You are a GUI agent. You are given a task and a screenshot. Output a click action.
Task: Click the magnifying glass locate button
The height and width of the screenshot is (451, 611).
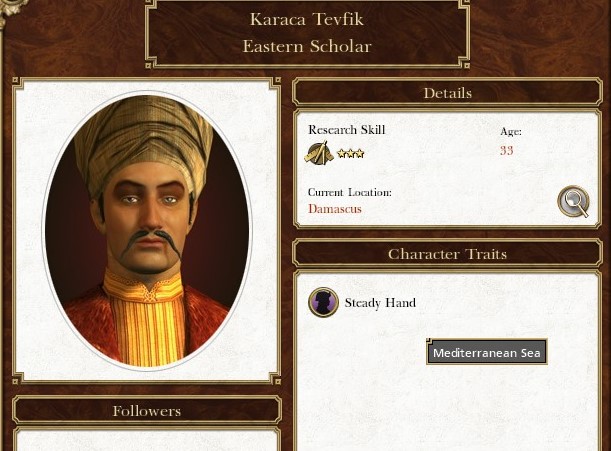pos(573,202)
